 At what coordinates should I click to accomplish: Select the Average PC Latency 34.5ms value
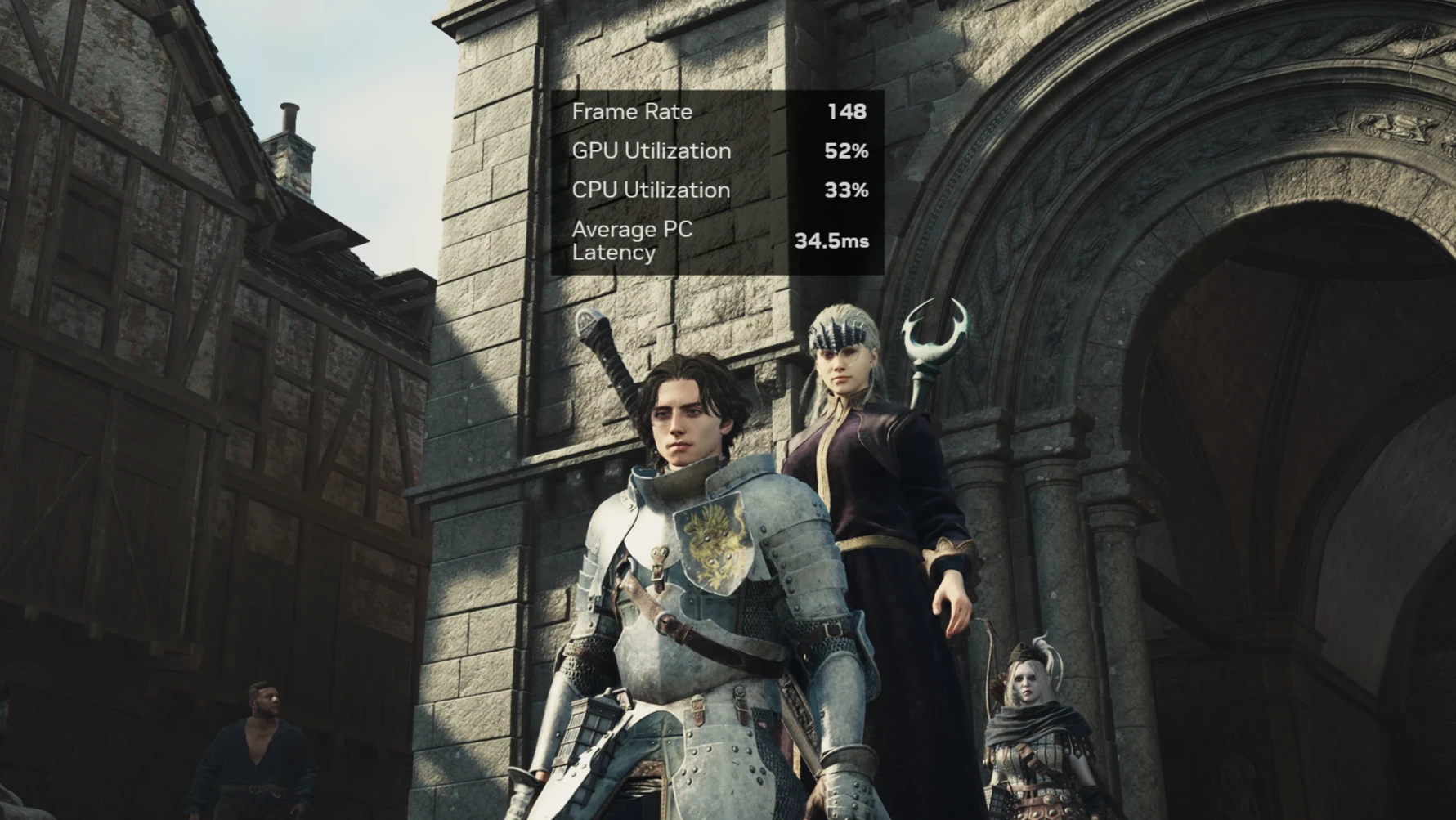834,241
